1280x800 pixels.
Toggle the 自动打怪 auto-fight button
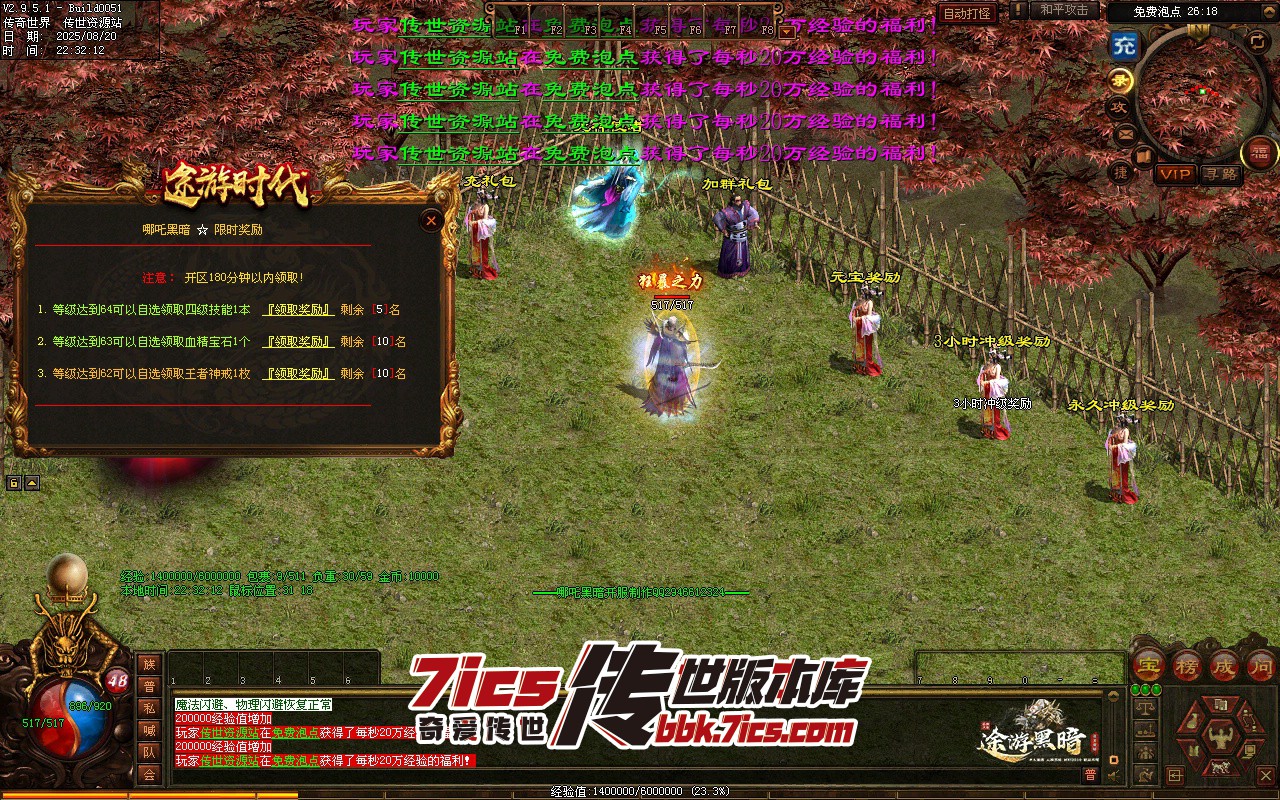click(968, 13)
